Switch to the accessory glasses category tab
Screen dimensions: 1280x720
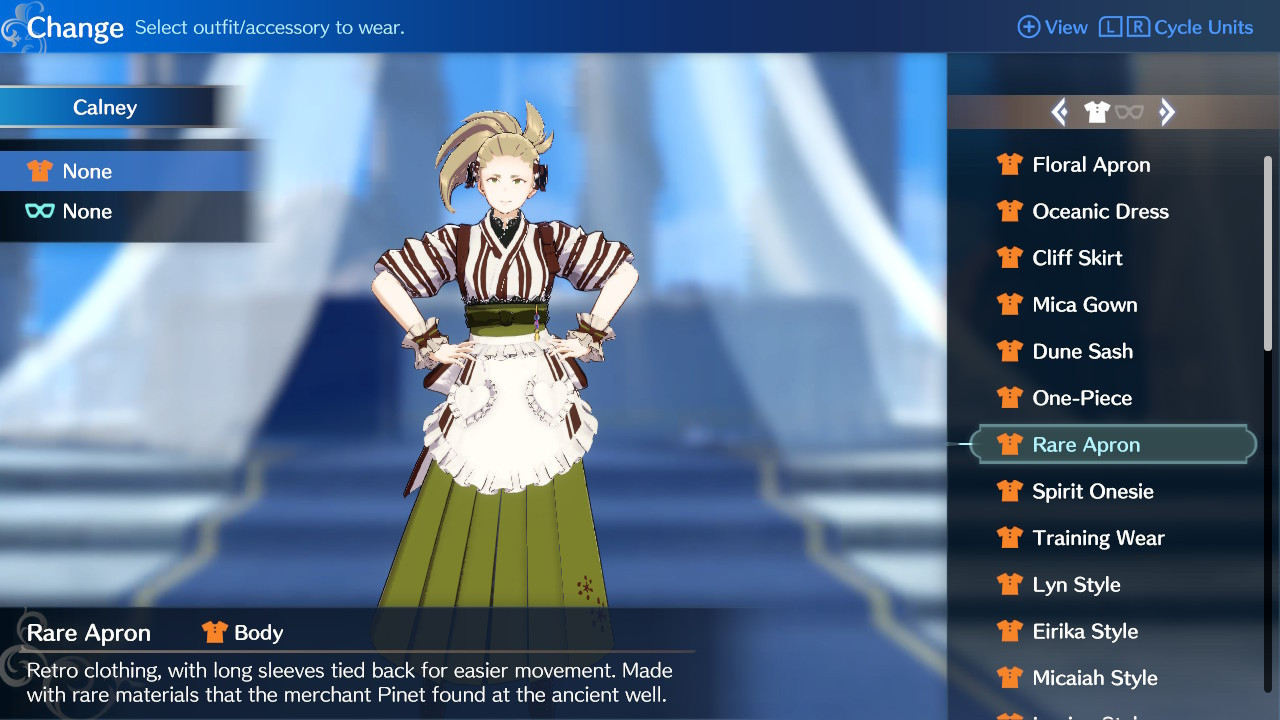click(x=1130, y=112)
